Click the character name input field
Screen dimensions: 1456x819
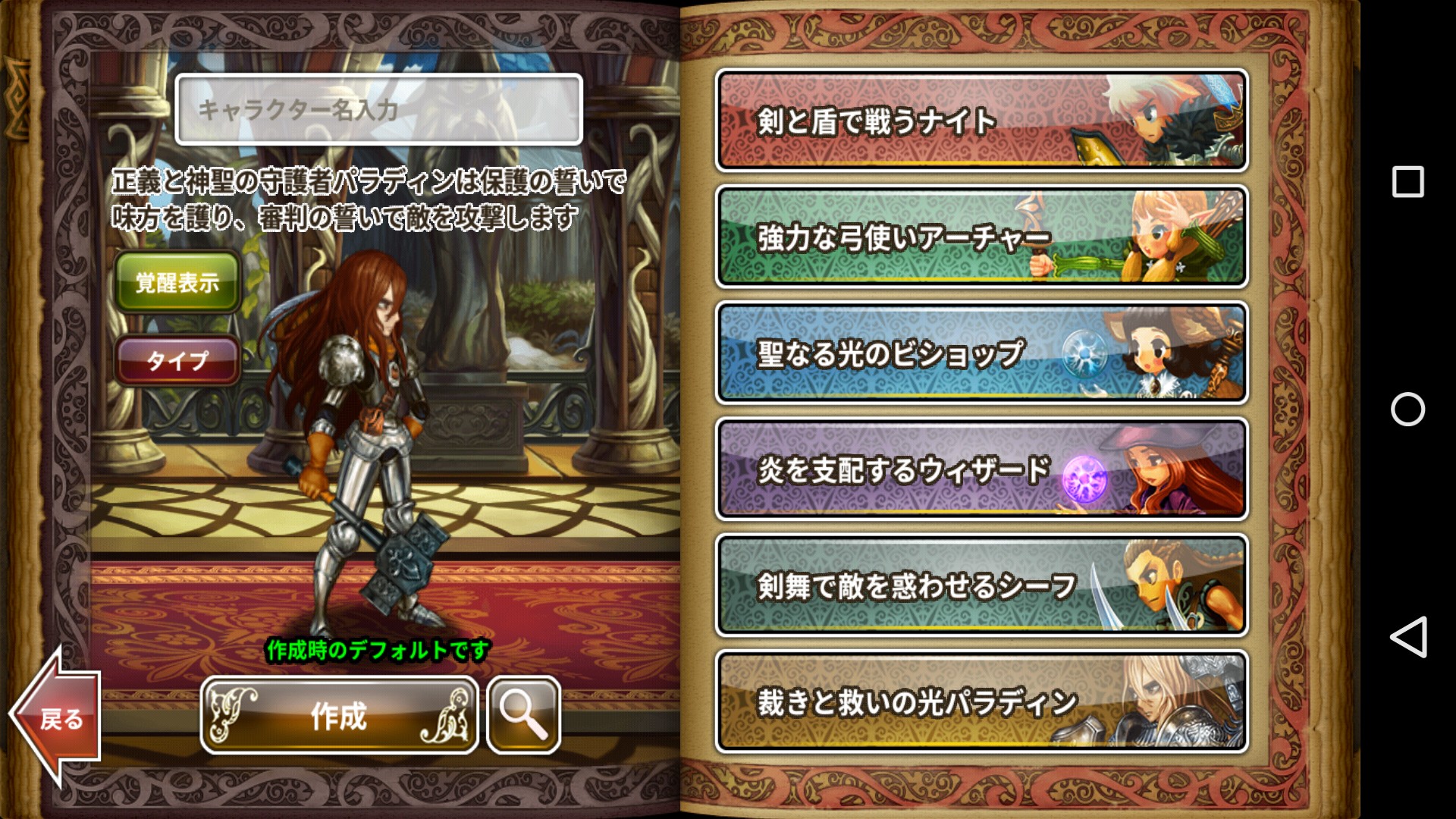[x=378, y=110]
